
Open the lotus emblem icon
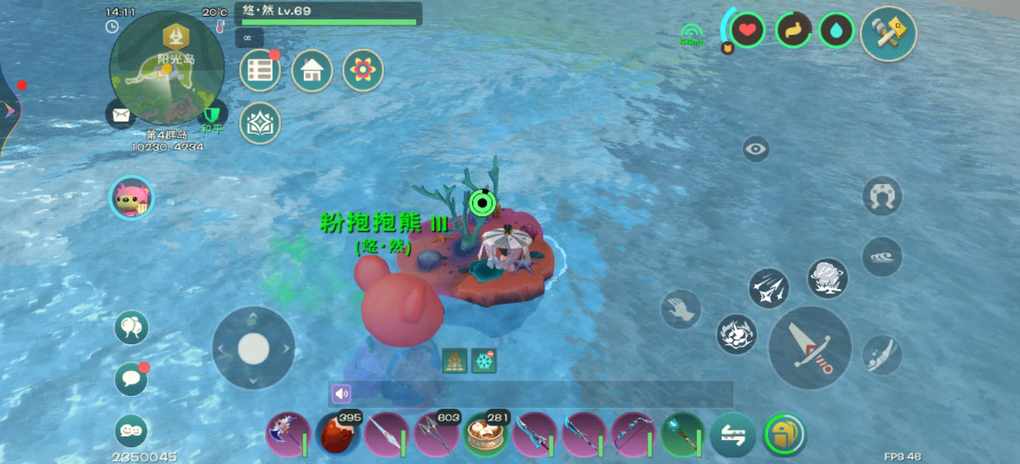[x=260, y=122]
